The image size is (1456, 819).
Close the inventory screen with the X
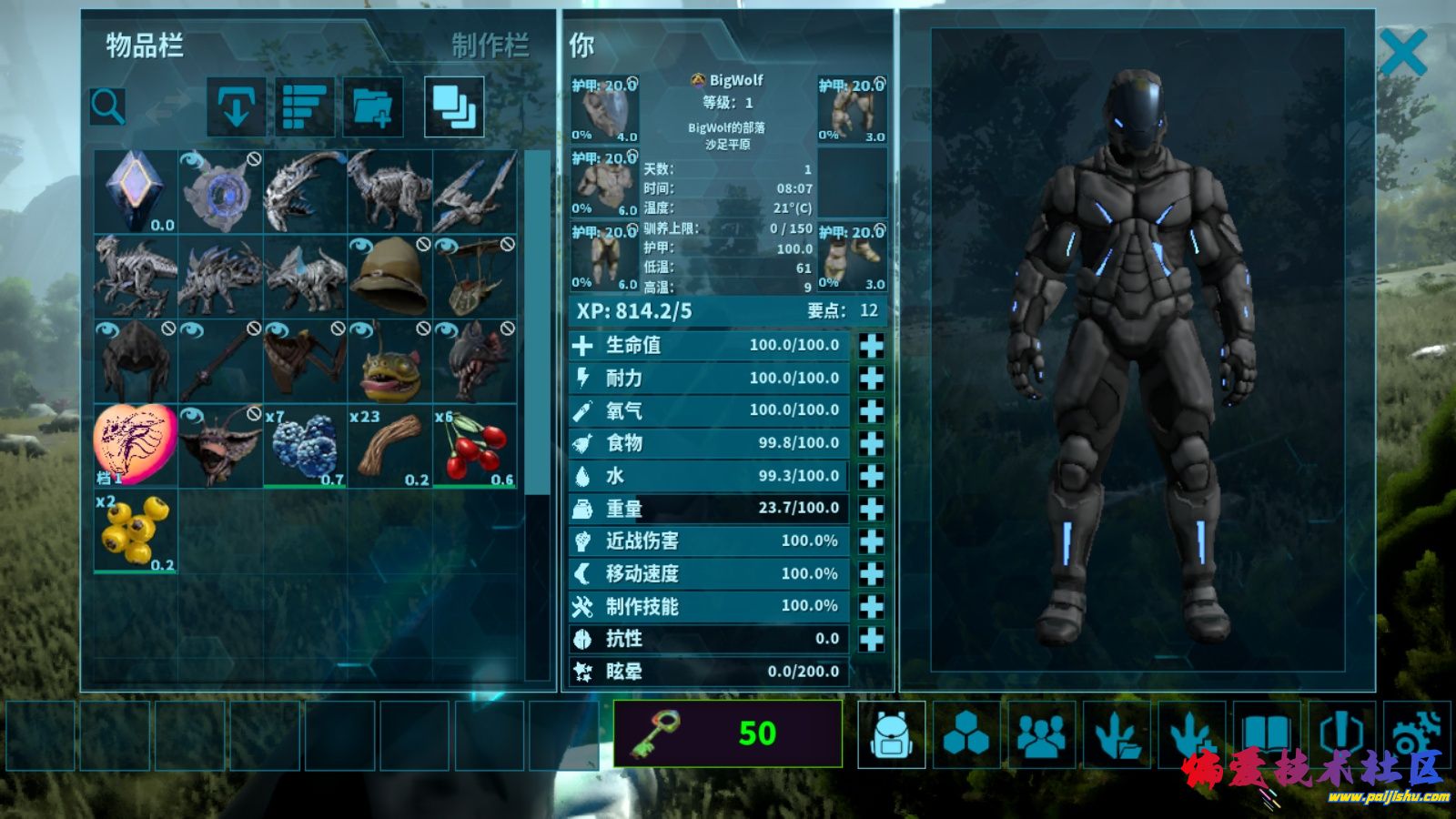(1402, 53)
